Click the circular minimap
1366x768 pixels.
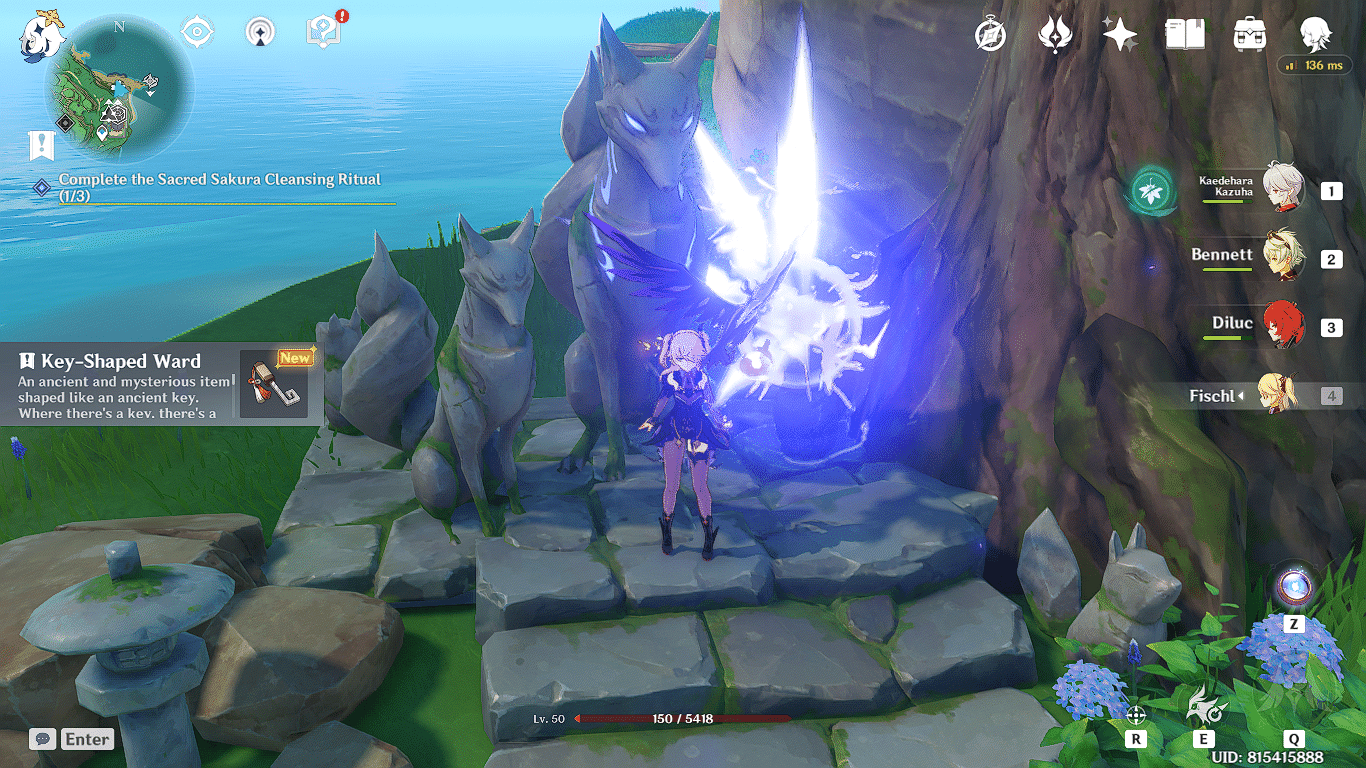[120, 88]
